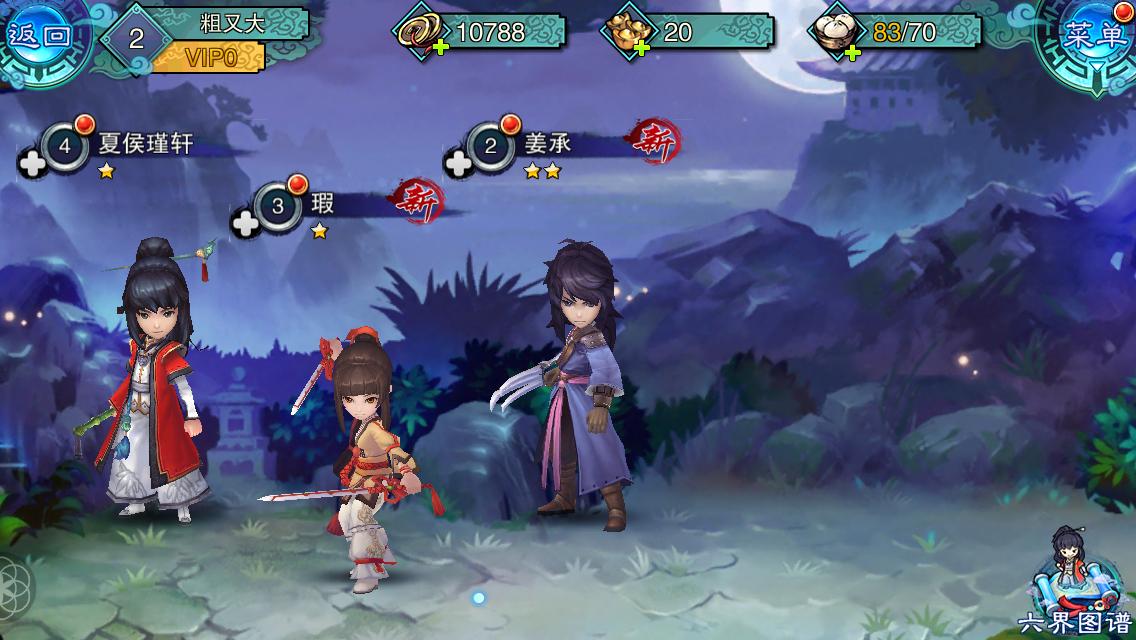Replenish steamed bun stamina via plus
The image size is (1136, 640).
point(852,51)
